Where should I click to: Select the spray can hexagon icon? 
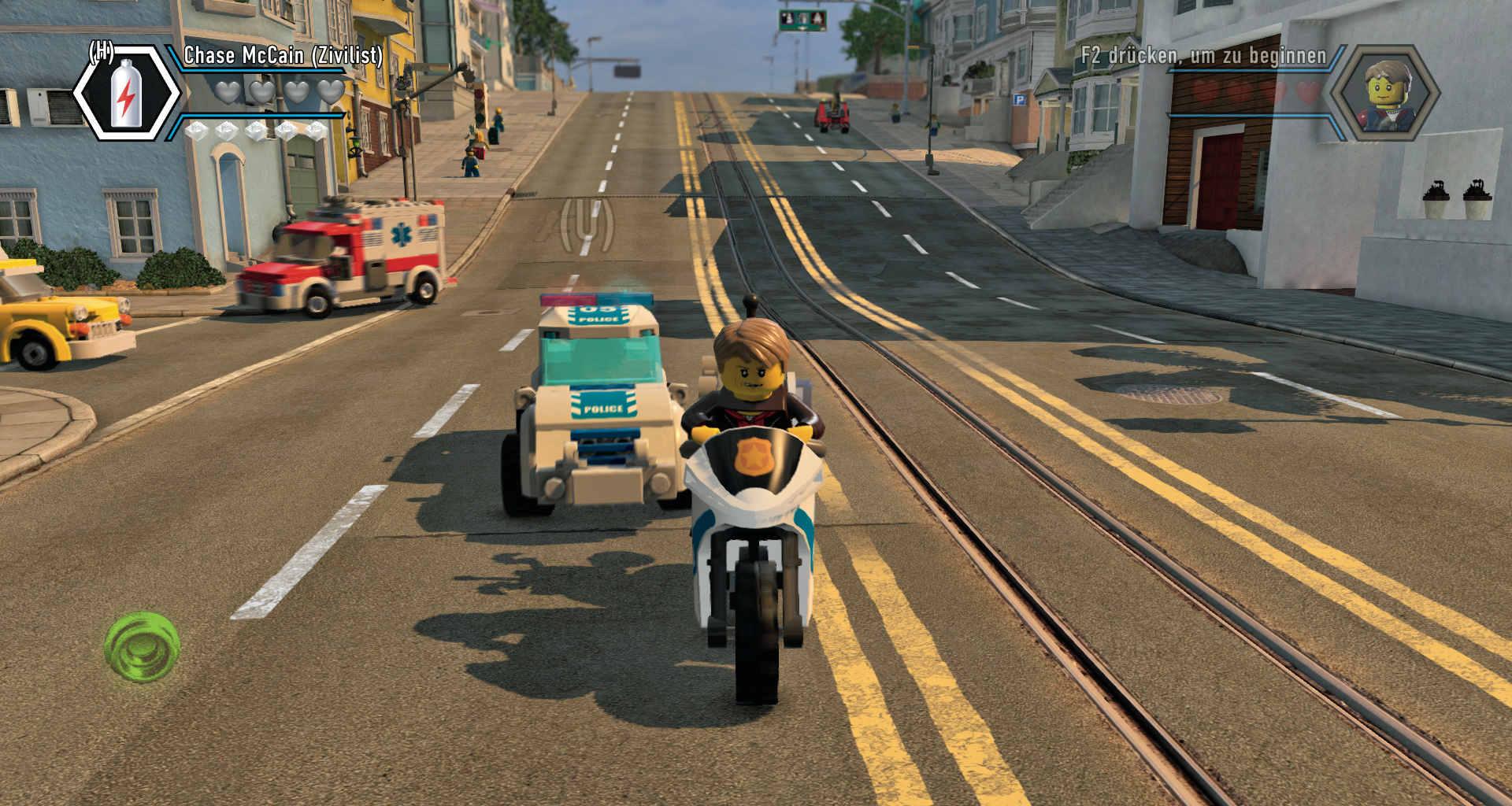(x=127, y=94)
